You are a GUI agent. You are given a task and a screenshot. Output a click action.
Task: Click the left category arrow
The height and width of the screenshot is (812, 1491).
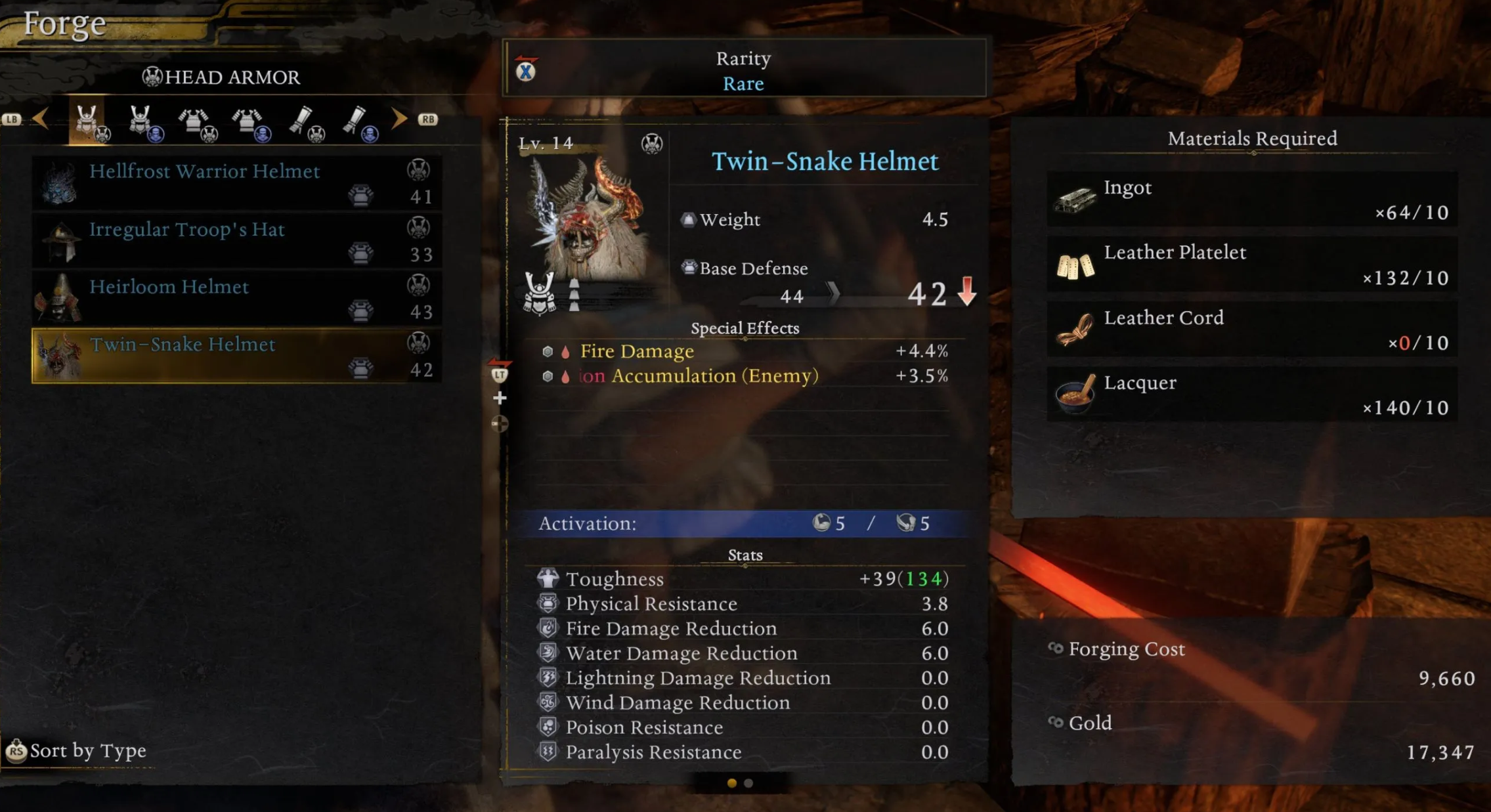pyautogui.click(x=41, y=119)
